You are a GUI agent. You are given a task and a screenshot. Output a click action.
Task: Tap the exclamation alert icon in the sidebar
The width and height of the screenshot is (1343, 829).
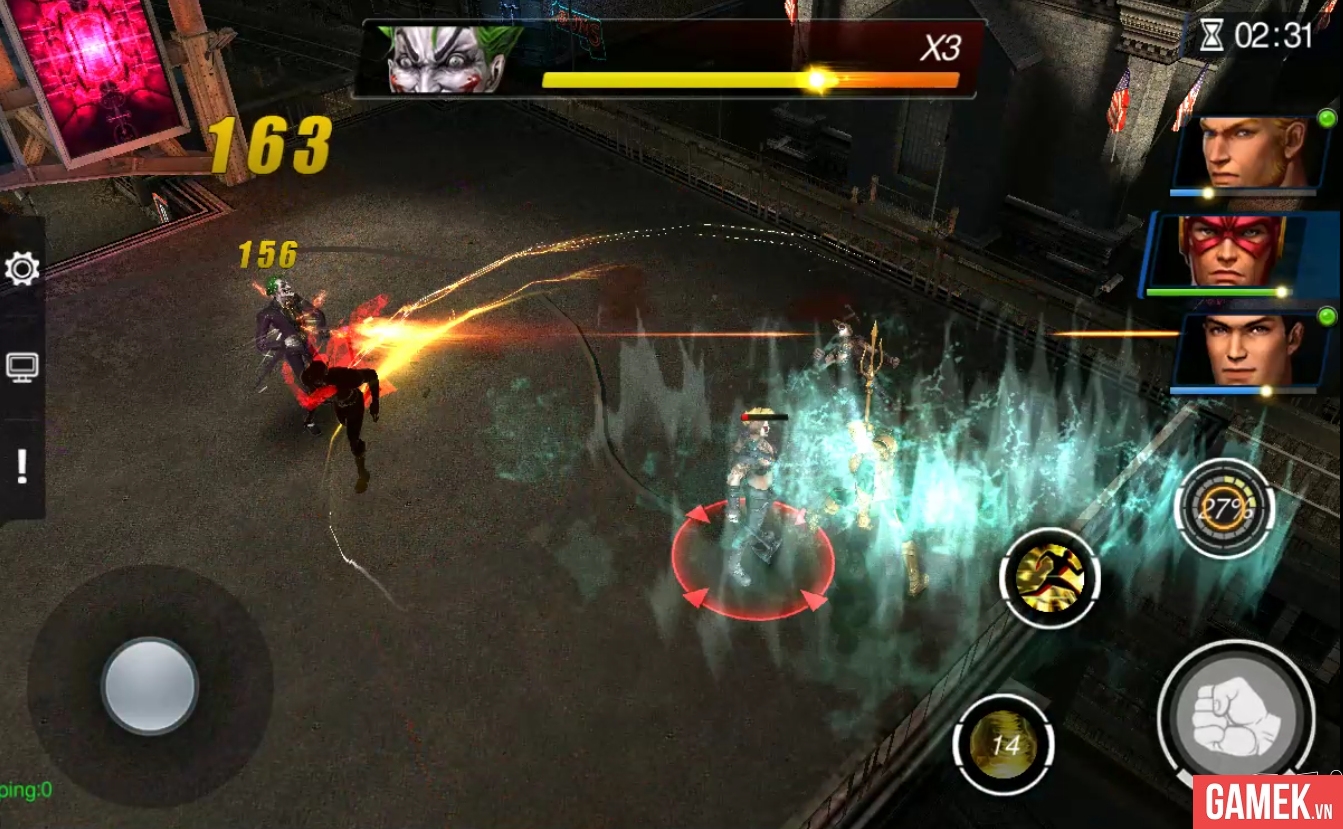click(x=22, y=465)
